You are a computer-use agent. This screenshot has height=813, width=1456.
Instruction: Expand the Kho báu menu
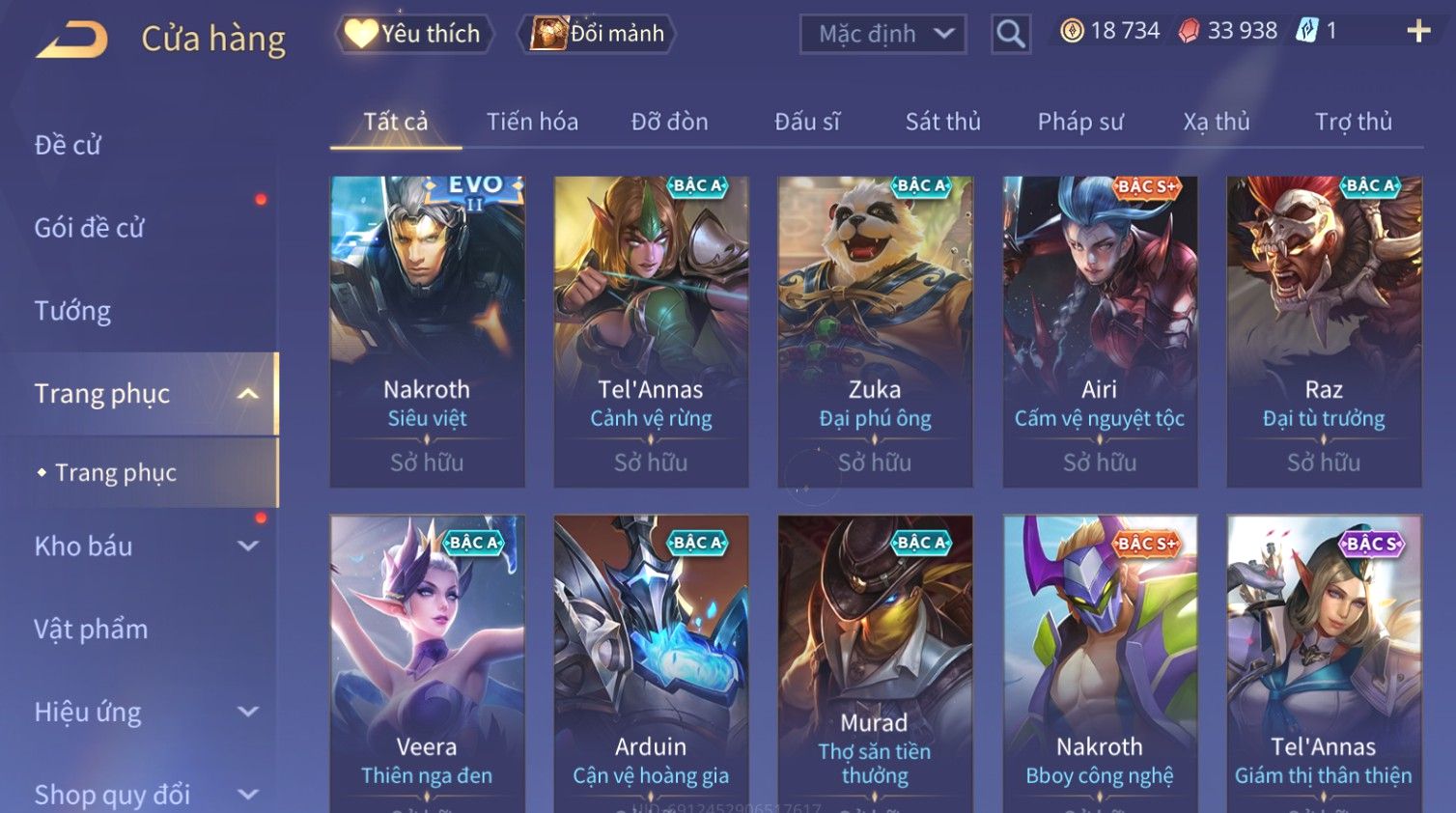(145, 547)
